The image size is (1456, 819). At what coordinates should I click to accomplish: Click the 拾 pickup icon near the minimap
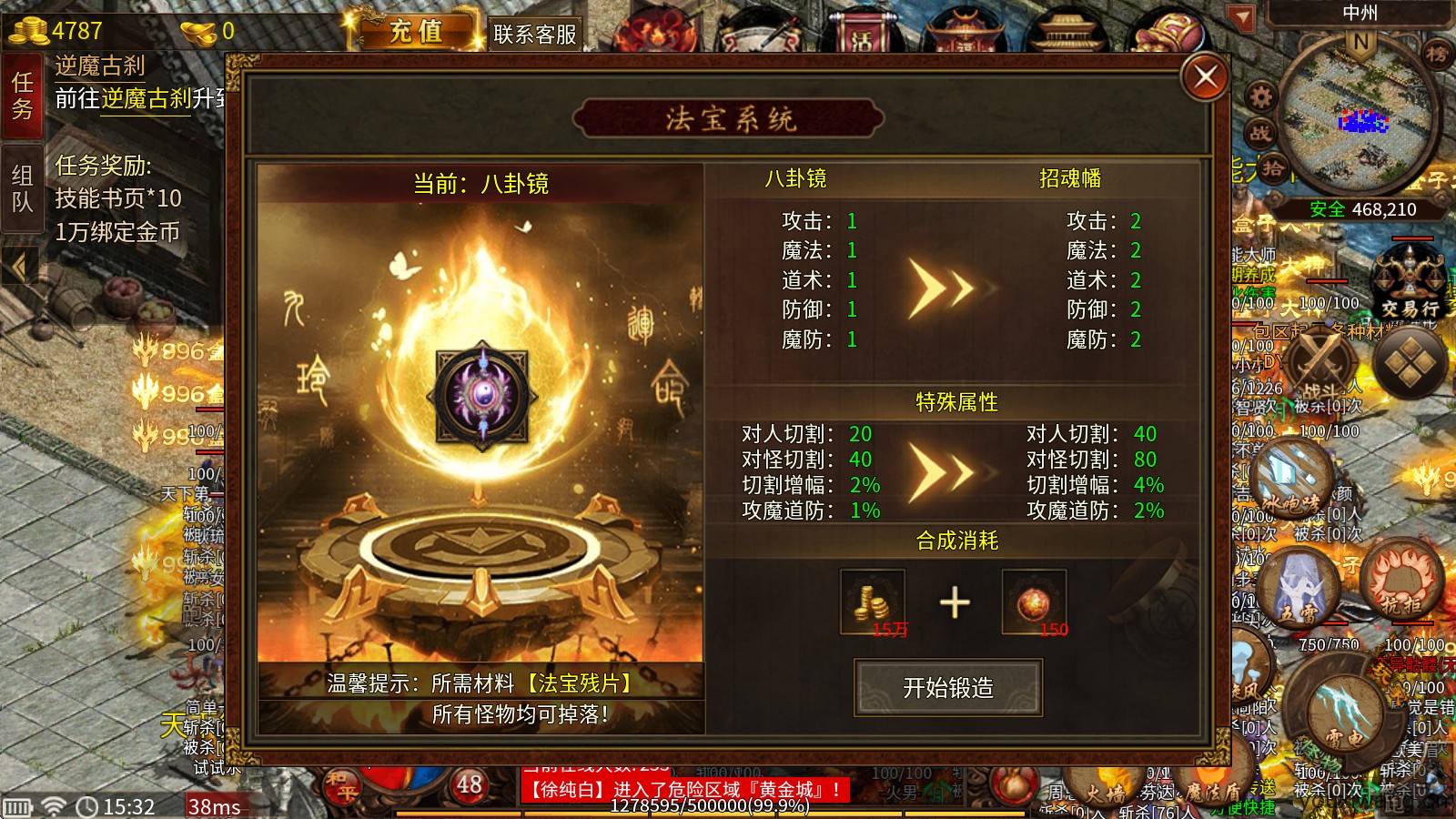coord(1273,166)
